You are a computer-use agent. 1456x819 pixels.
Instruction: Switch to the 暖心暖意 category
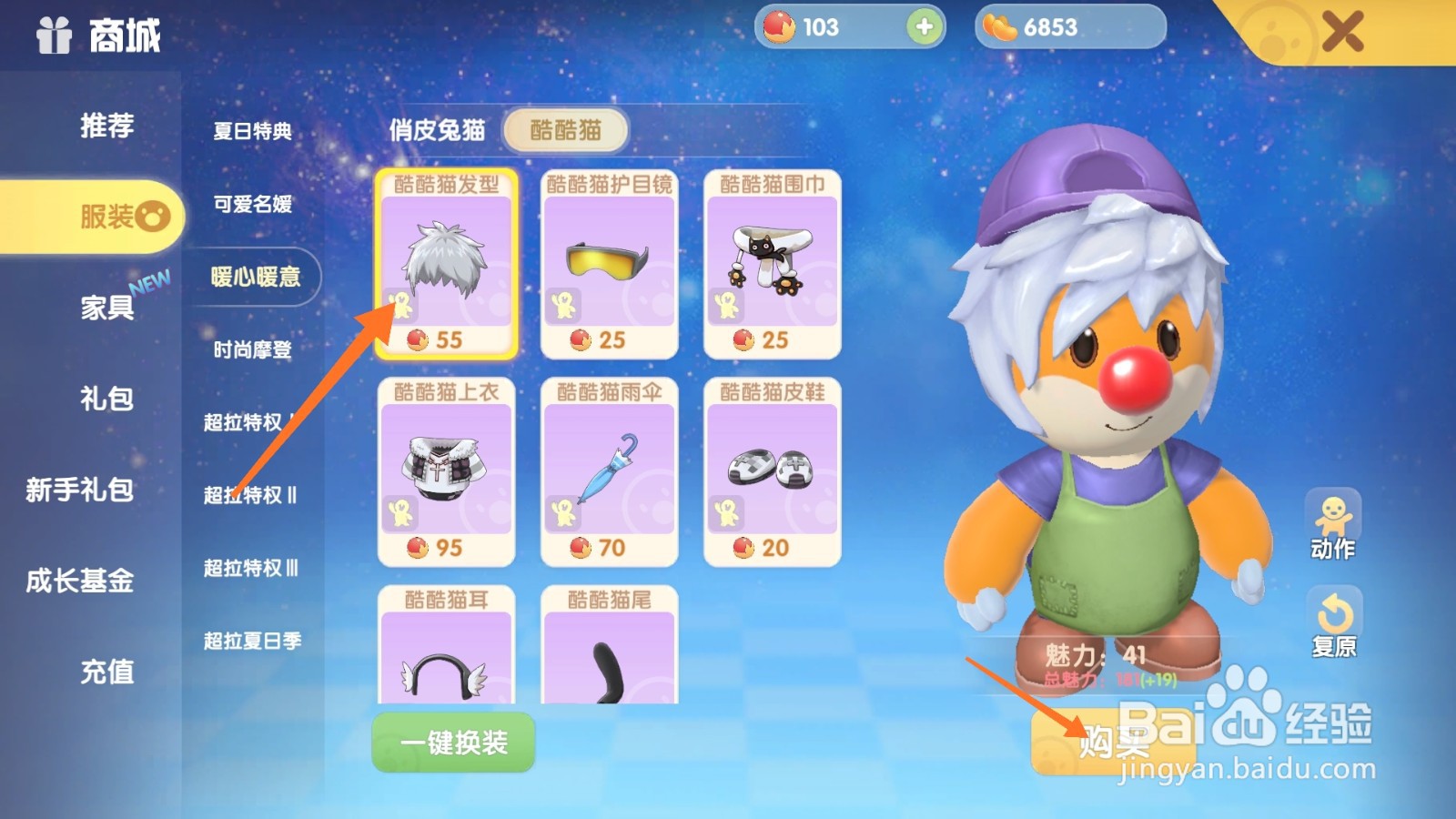[256, 278]
